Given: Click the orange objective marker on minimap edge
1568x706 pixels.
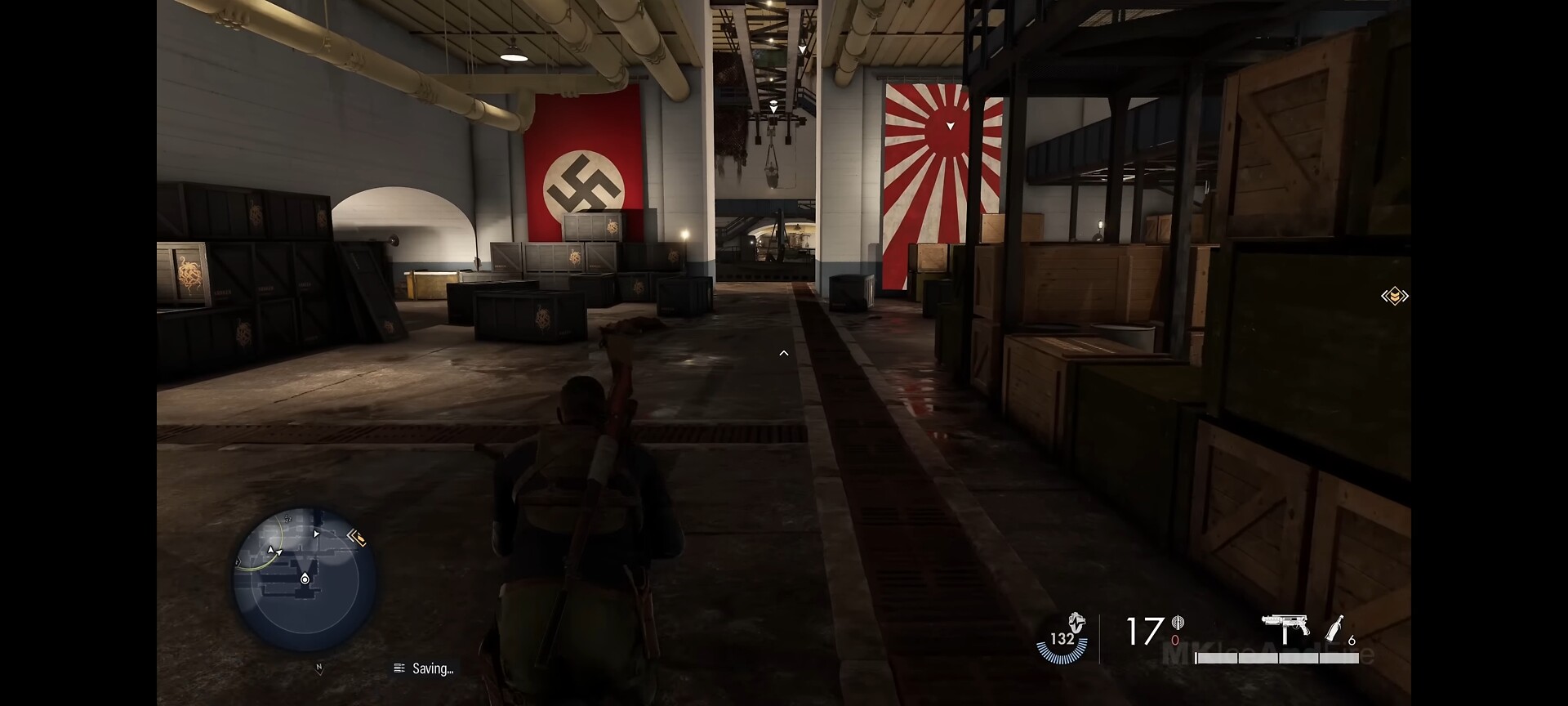Looking at the screenshot, I should [356, 537].
